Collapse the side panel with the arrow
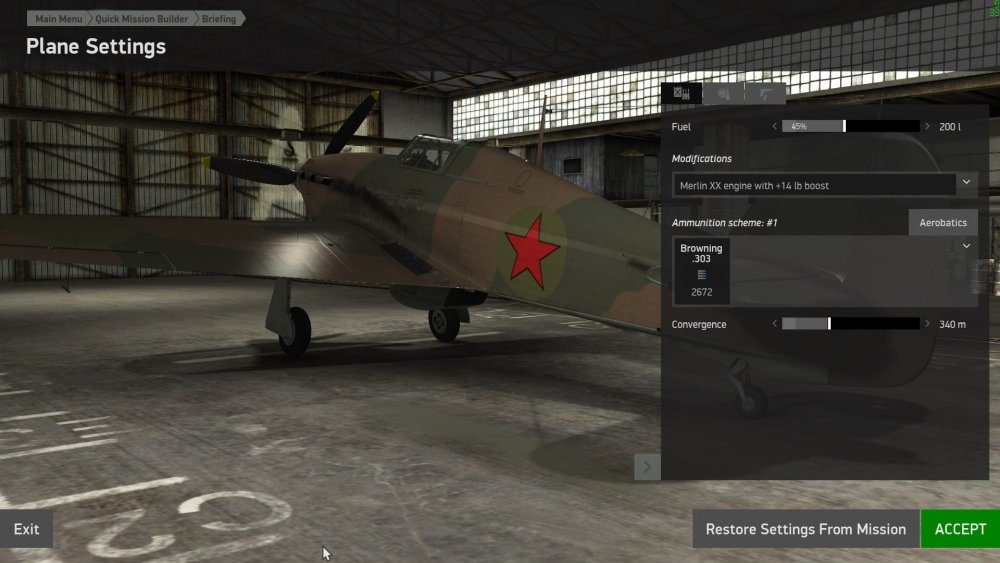Screen dimensions: 1000x563 tap(647, 467)
